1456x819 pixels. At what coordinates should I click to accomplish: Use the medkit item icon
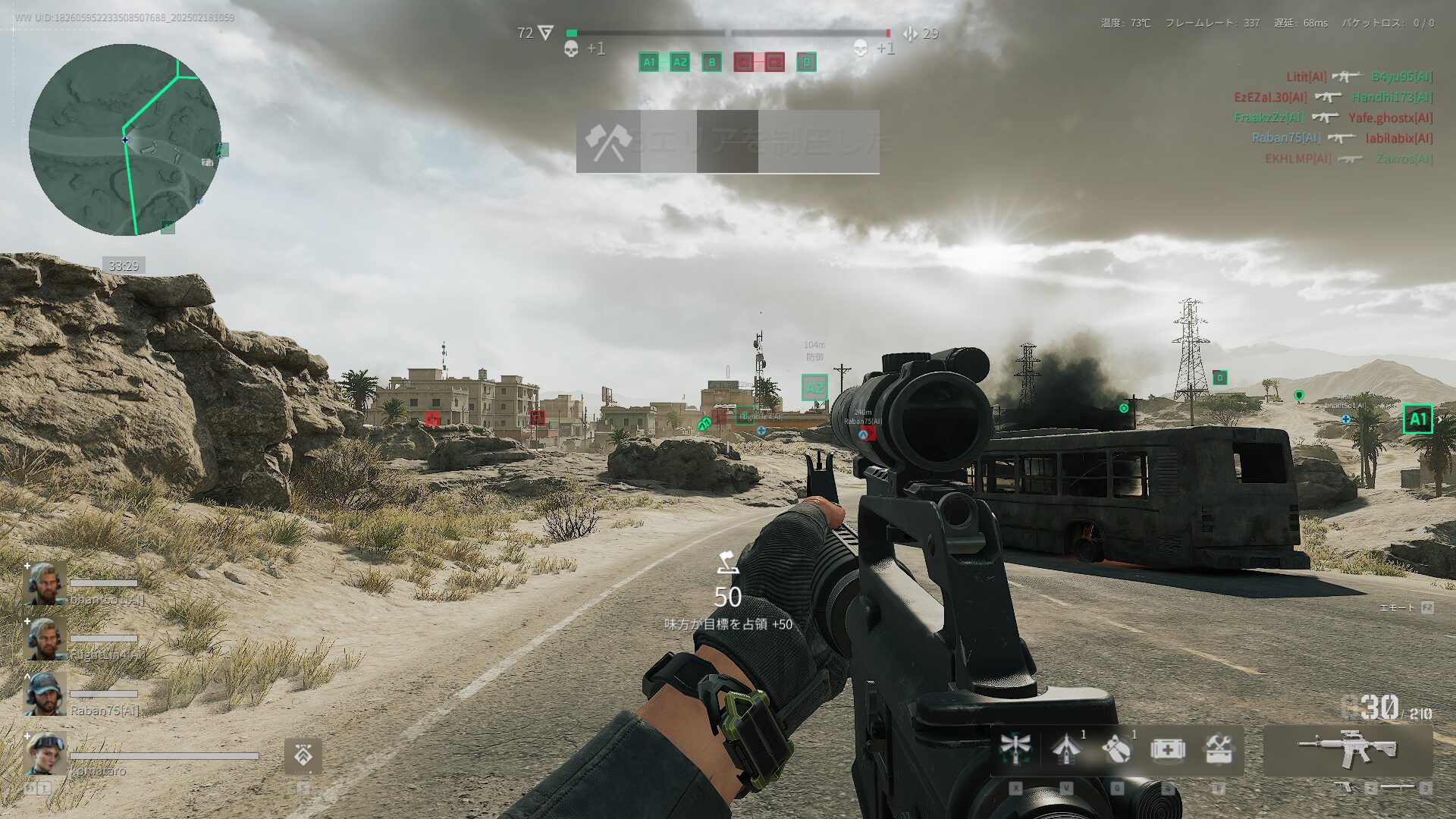(1168, 749)
